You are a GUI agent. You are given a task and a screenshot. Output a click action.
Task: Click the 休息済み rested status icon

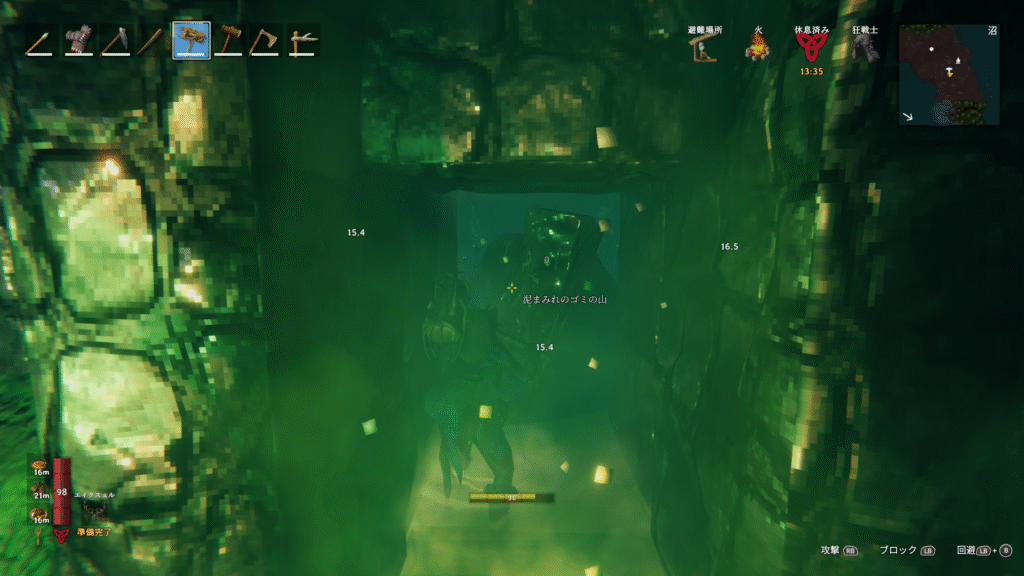coord(810,48)
